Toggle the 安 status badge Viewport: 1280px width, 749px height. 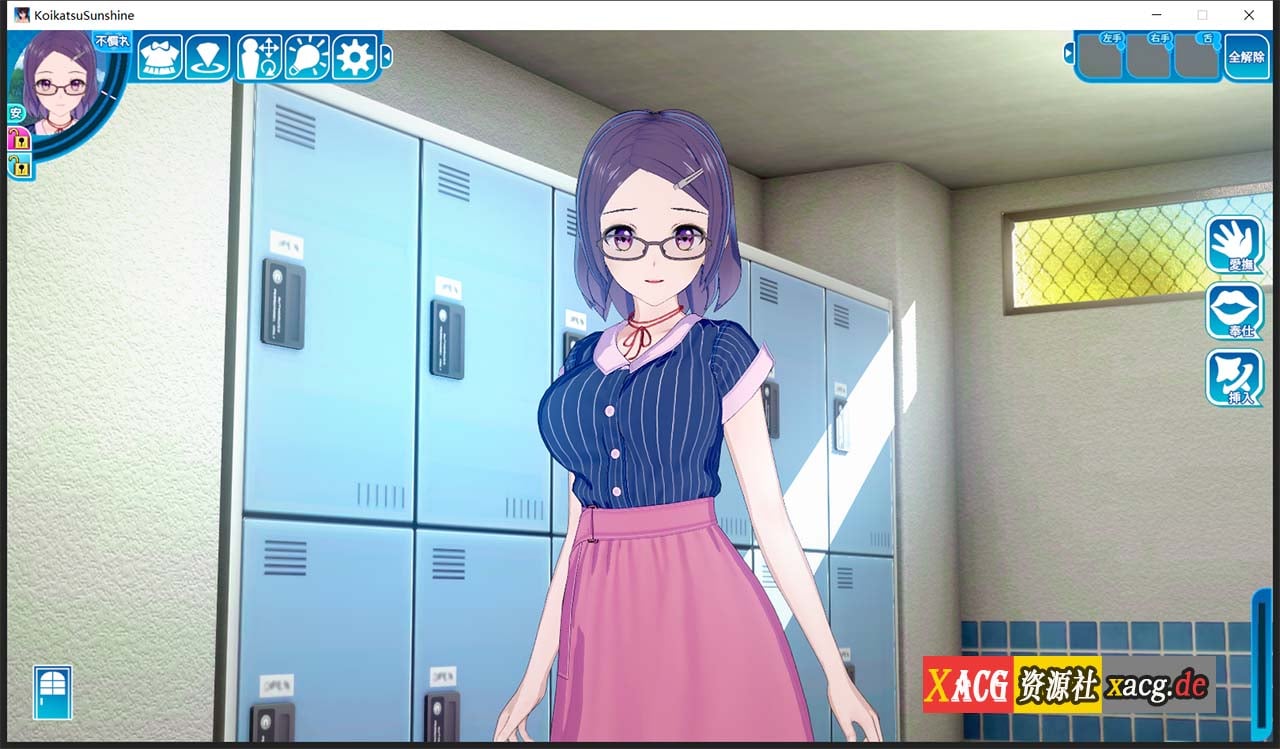pyautogui.click(x=15, y=112)
